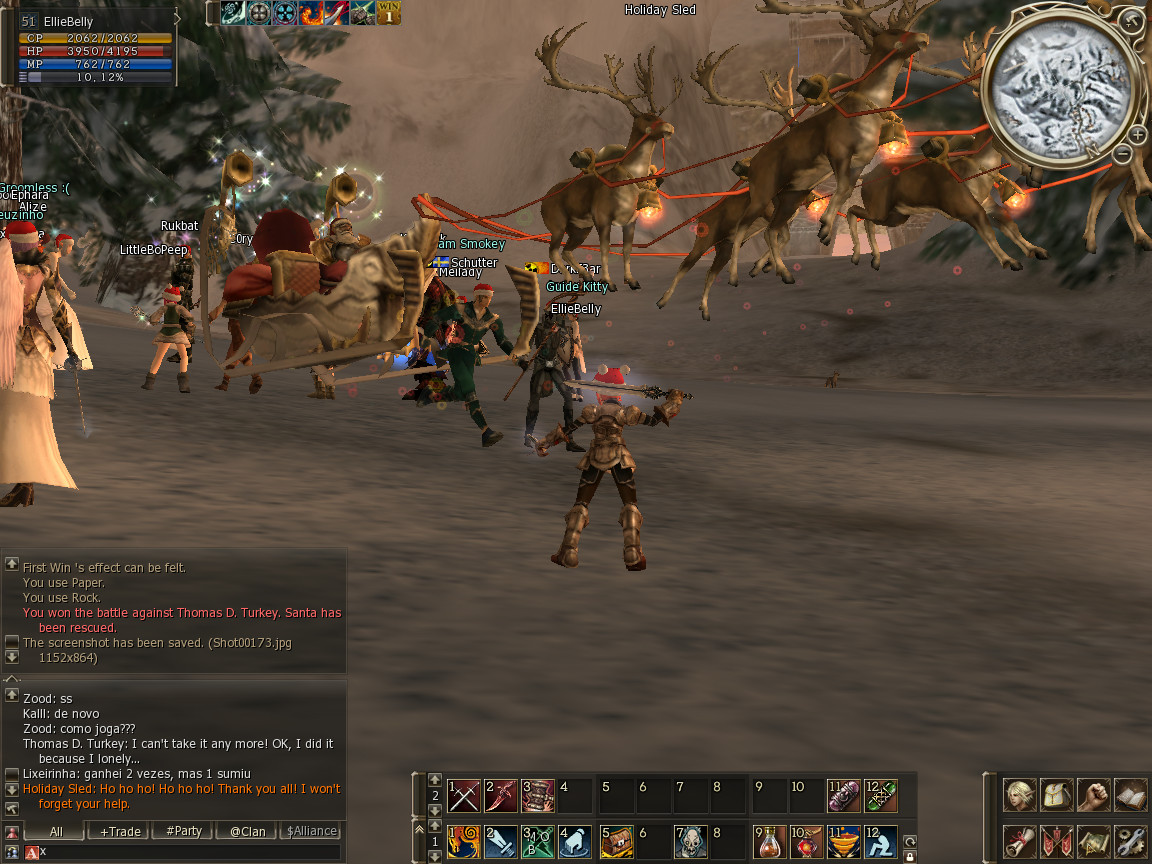
Task: Zoom out the minimap radar
Action: (1122, 154)
